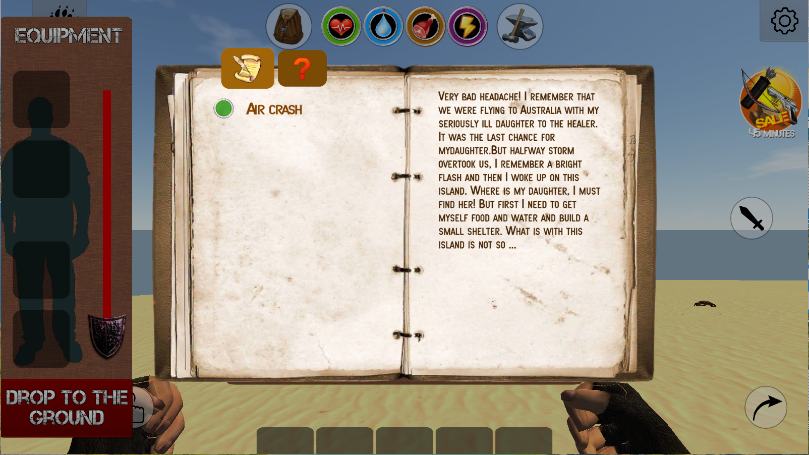
Task: Tap the sword attack button
Action: click(x=752, y=218)
